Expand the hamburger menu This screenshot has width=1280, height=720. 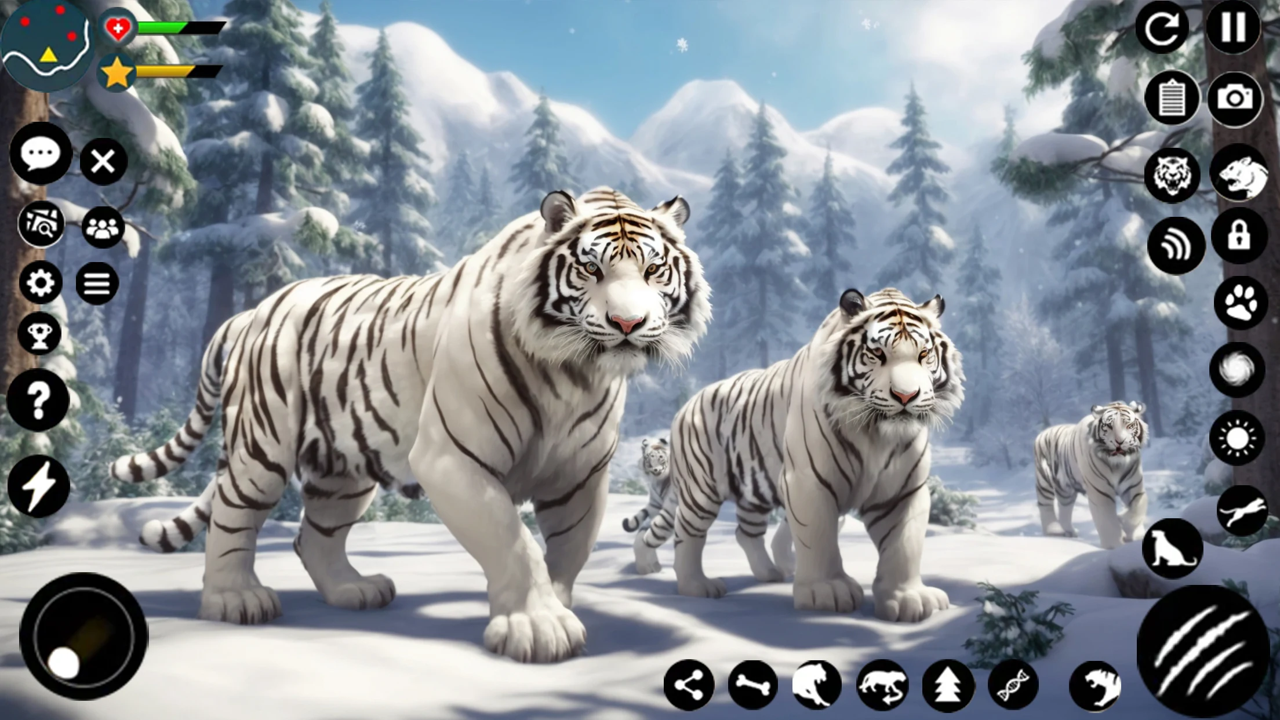point(97,283)
